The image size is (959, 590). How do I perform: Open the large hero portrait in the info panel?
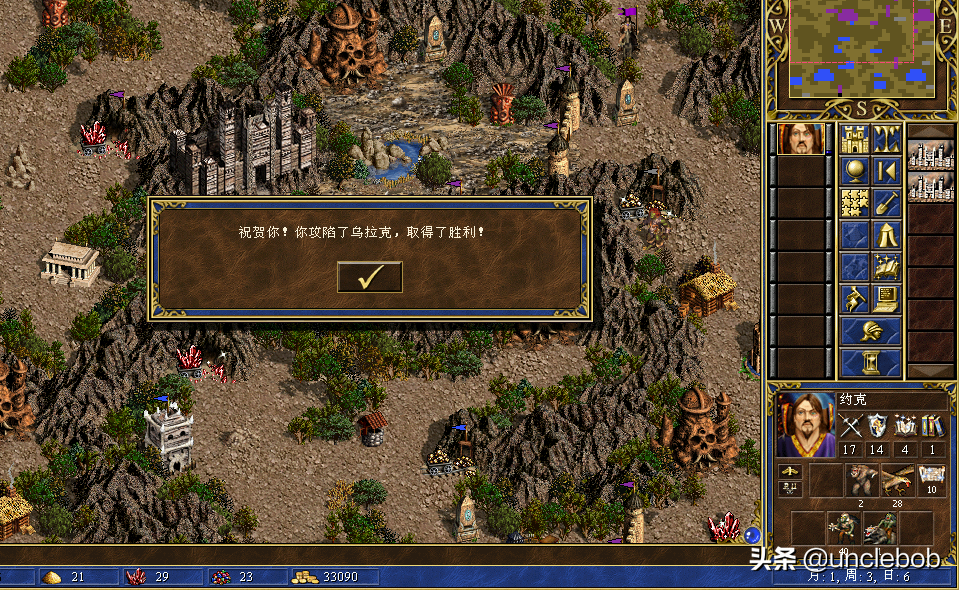tap(806, 424)
